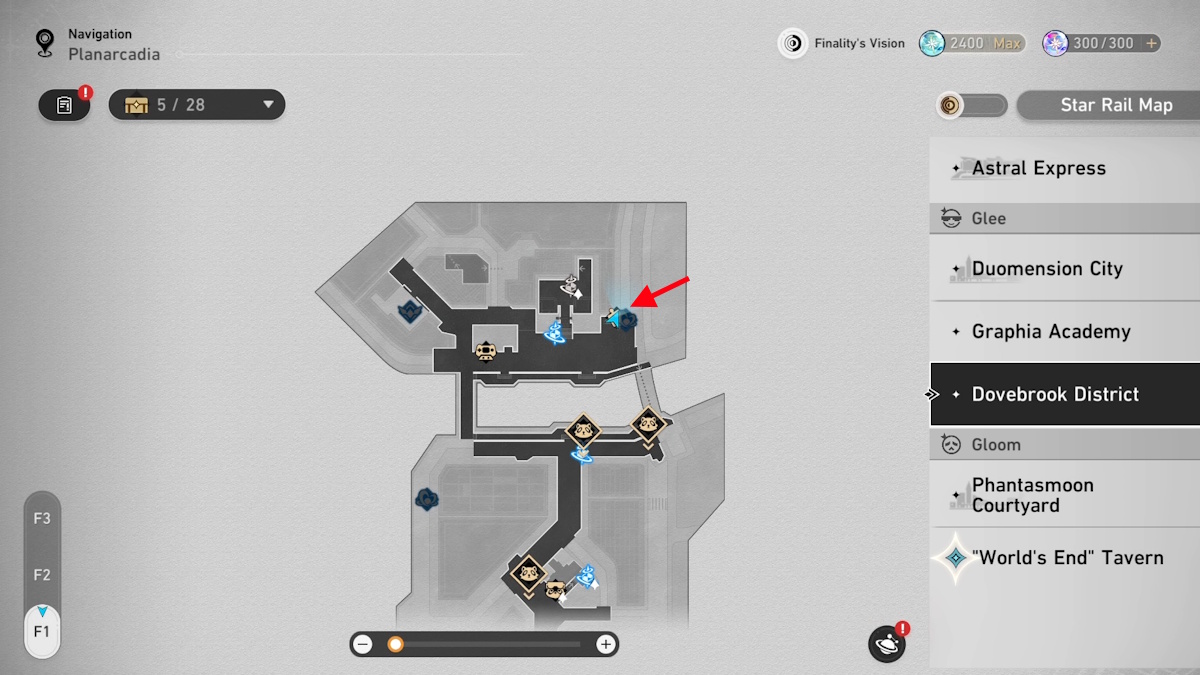The image size is (1200, 675).
Task: Expand the treasure chest 5/28 dropdown
Action: pos(268,105)
